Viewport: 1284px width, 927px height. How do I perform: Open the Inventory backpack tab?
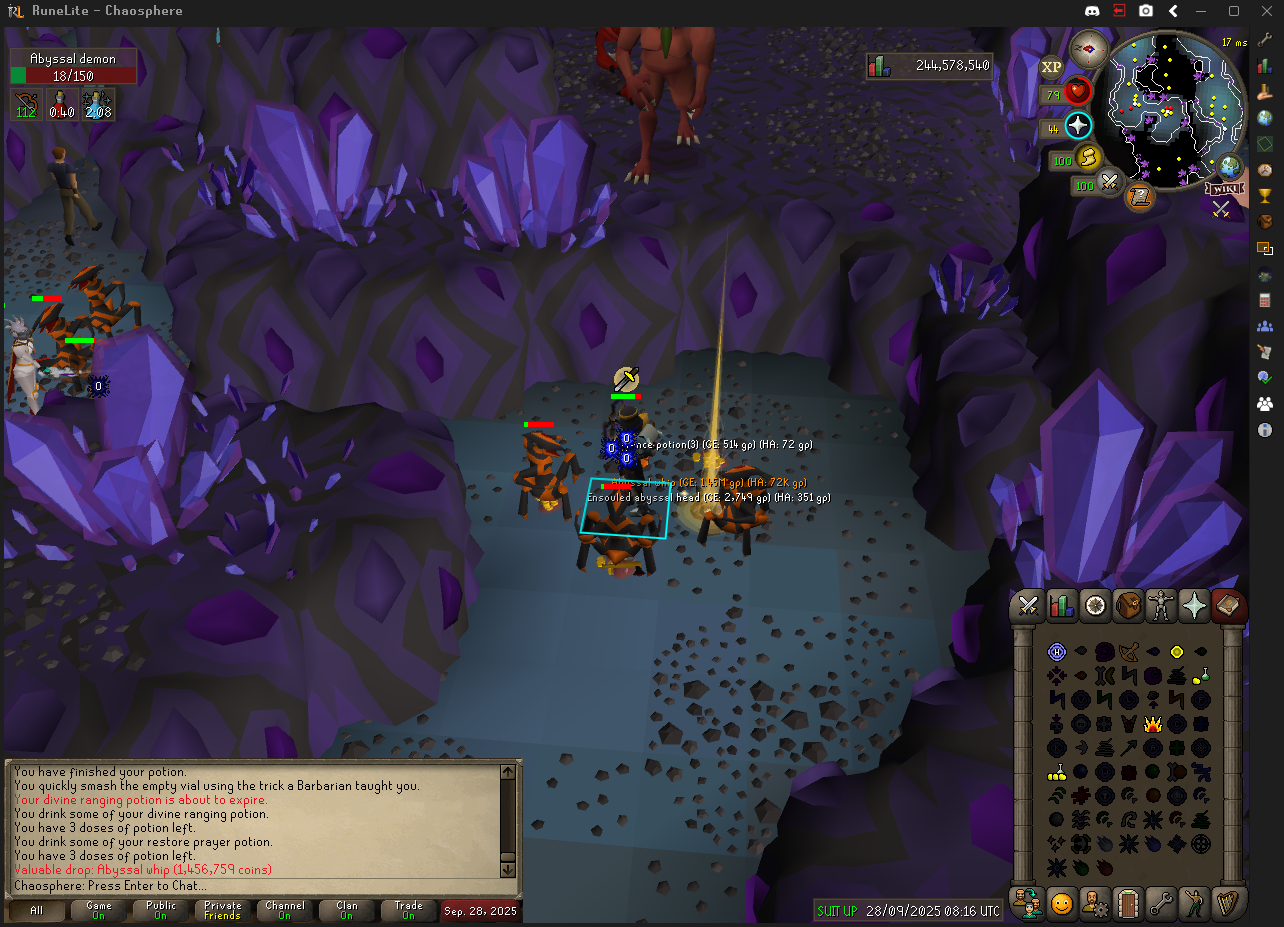[1129, 605]
